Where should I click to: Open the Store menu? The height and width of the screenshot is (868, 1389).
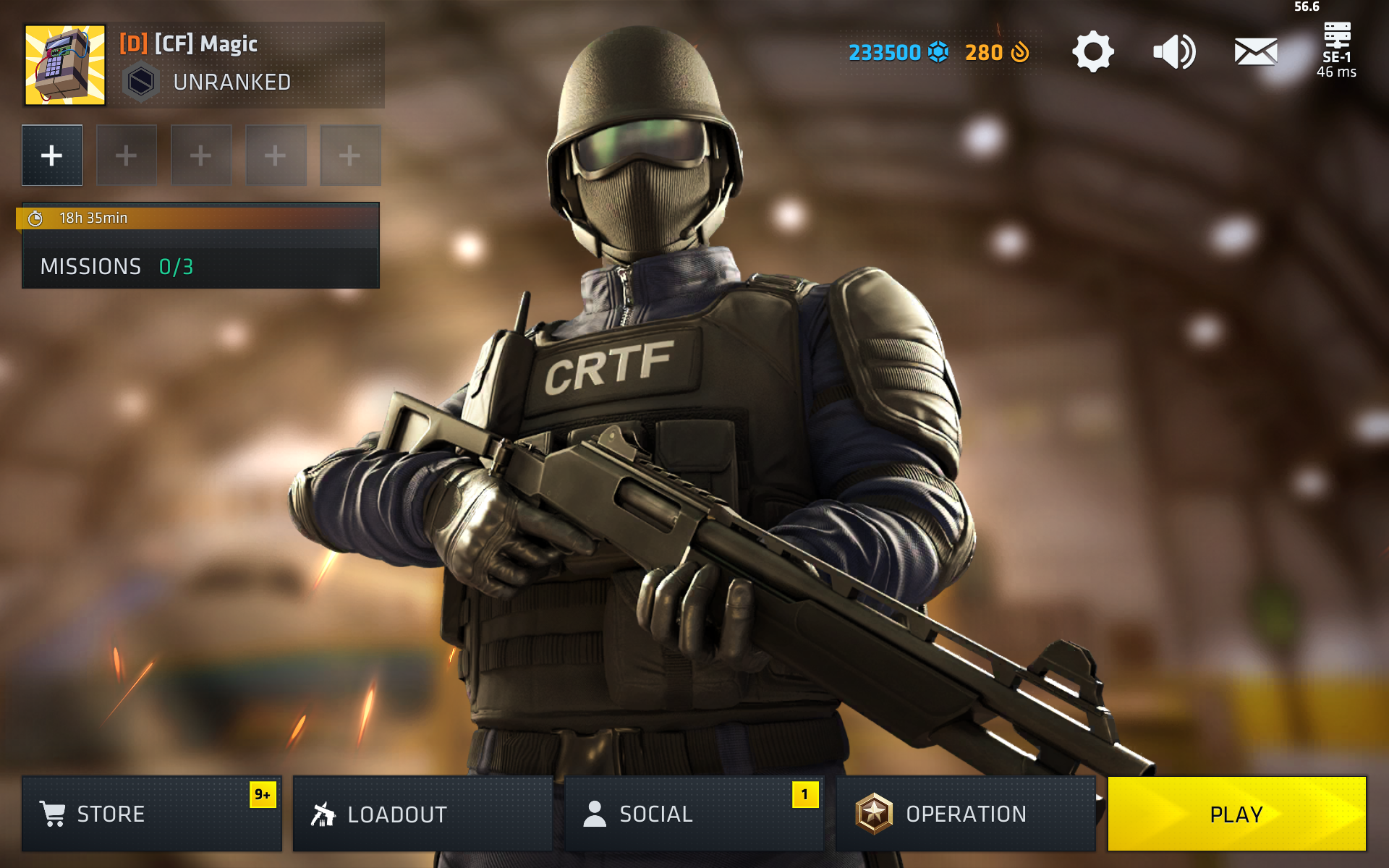(x=151, y=814)
